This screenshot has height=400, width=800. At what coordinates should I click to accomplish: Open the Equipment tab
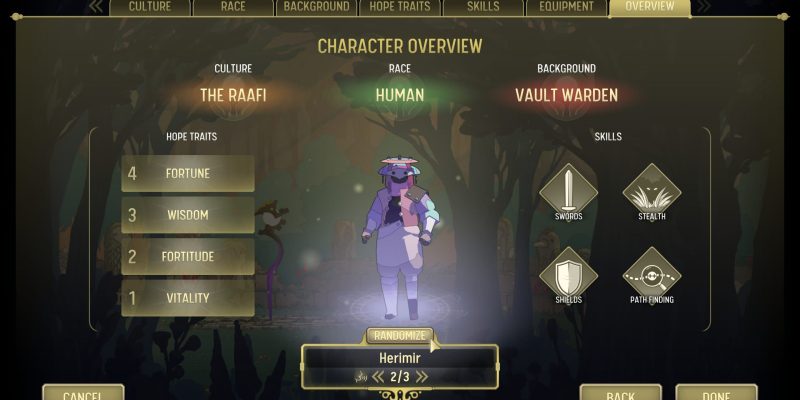coord(566,7)
